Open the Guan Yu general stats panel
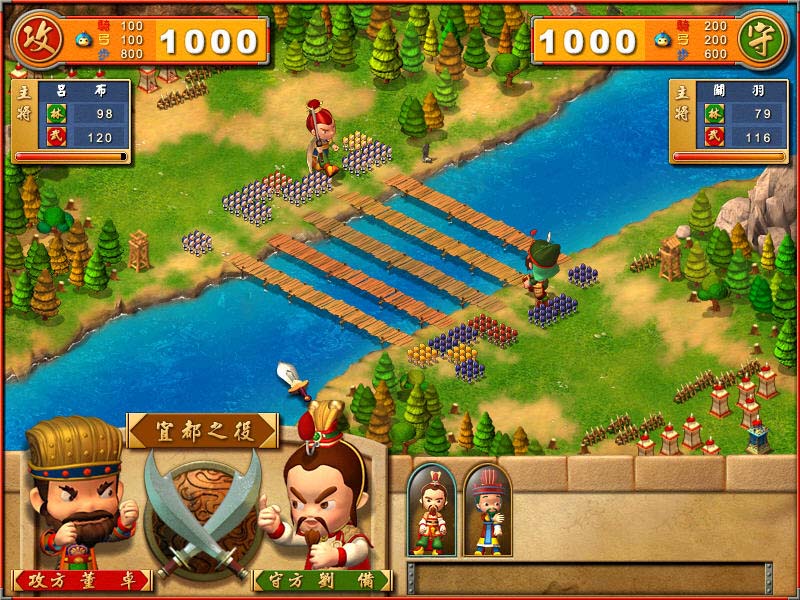The height and width of the screenshot is (600, 800). pyautogui.click(x=729, y=120)
